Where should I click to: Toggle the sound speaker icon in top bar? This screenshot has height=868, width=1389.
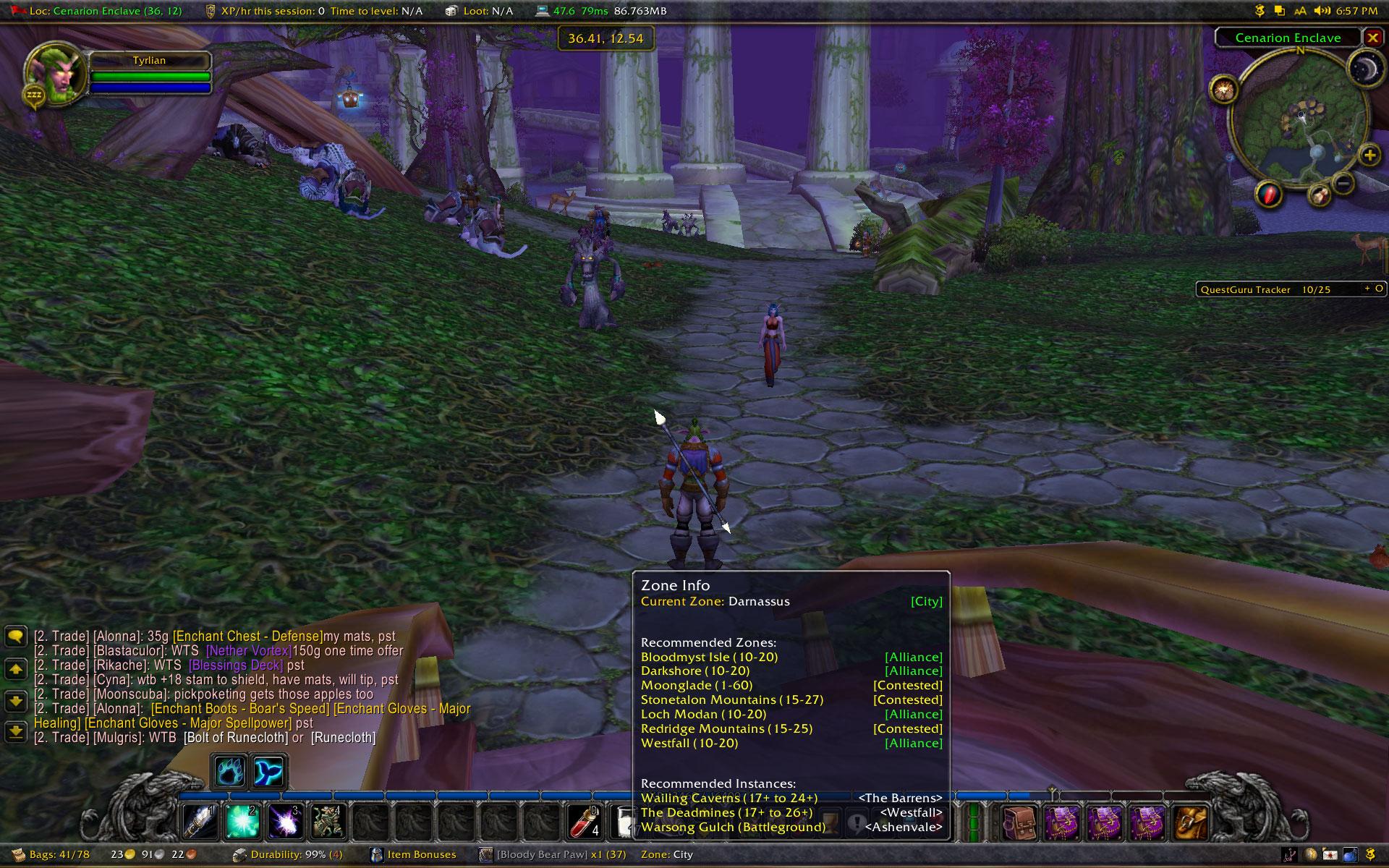[x=1322, y=11]
